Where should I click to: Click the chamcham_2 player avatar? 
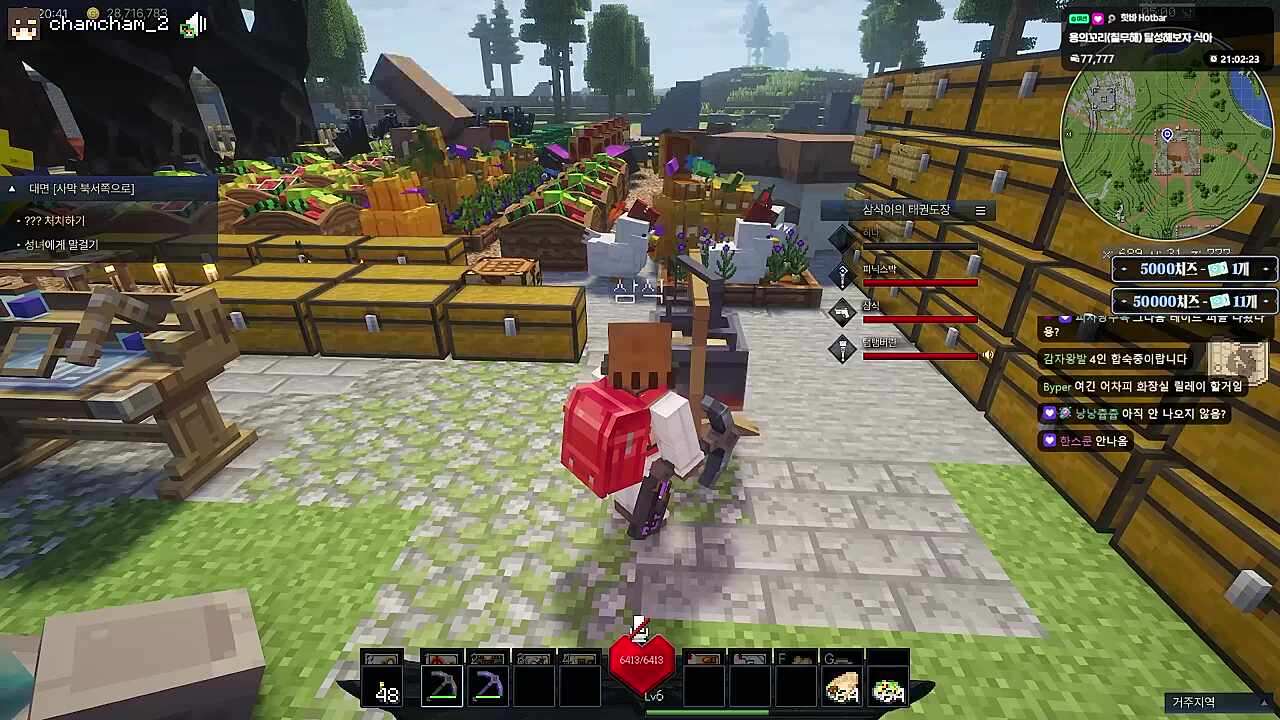click(x=23, y=23)
